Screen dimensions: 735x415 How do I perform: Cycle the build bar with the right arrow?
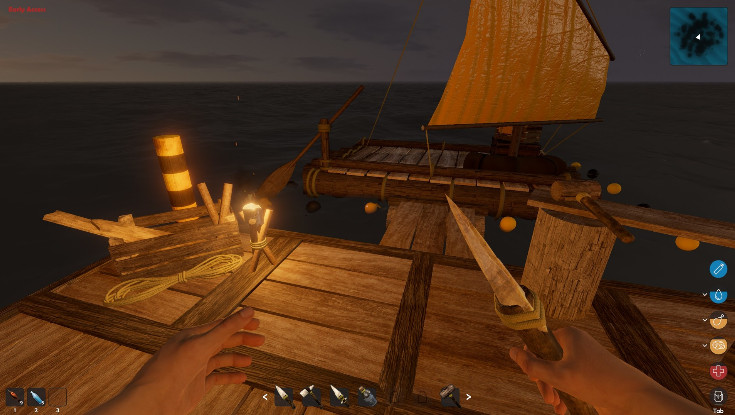pos(468,397)
